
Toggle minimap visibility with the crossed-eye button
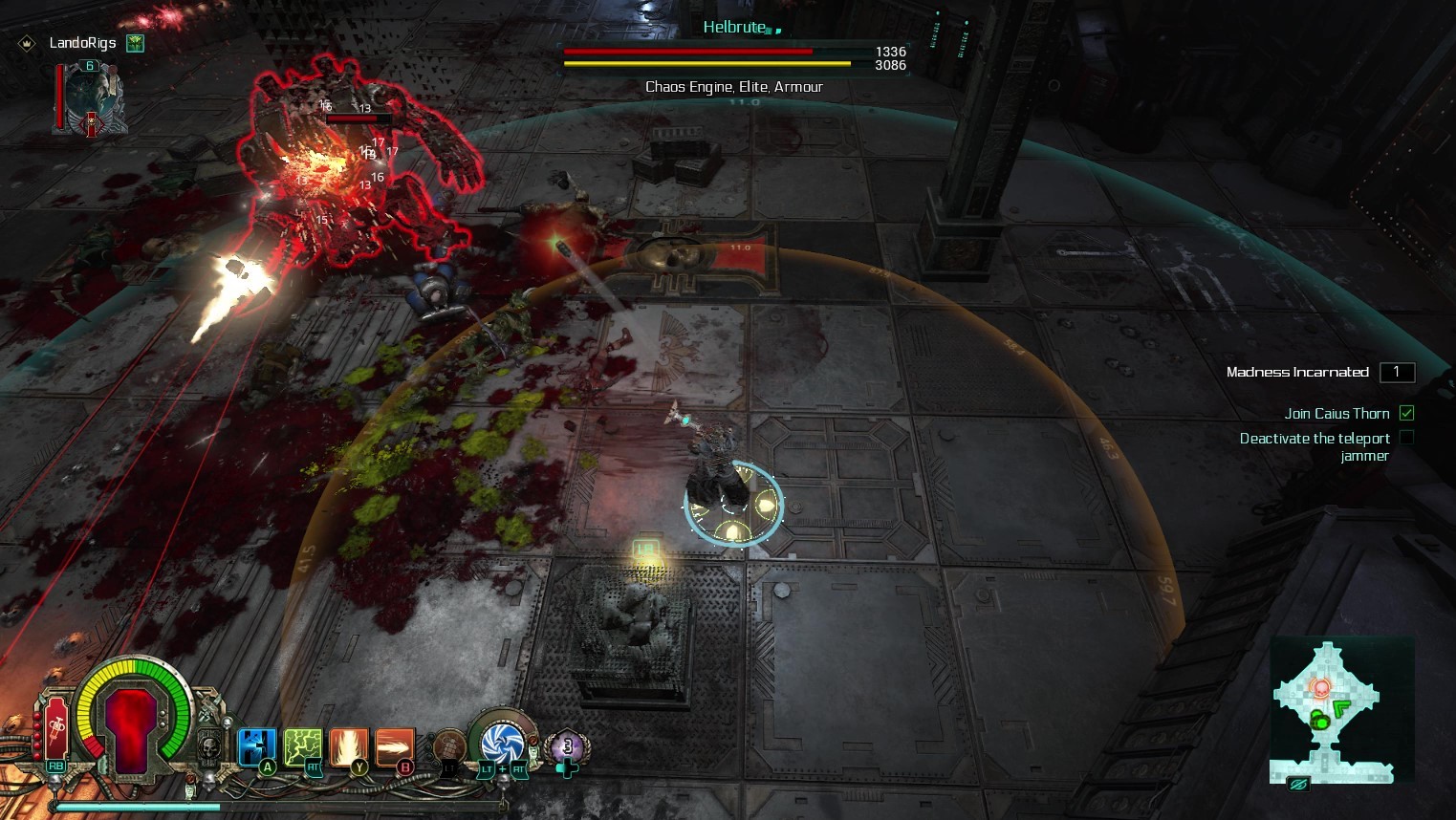1297,785
